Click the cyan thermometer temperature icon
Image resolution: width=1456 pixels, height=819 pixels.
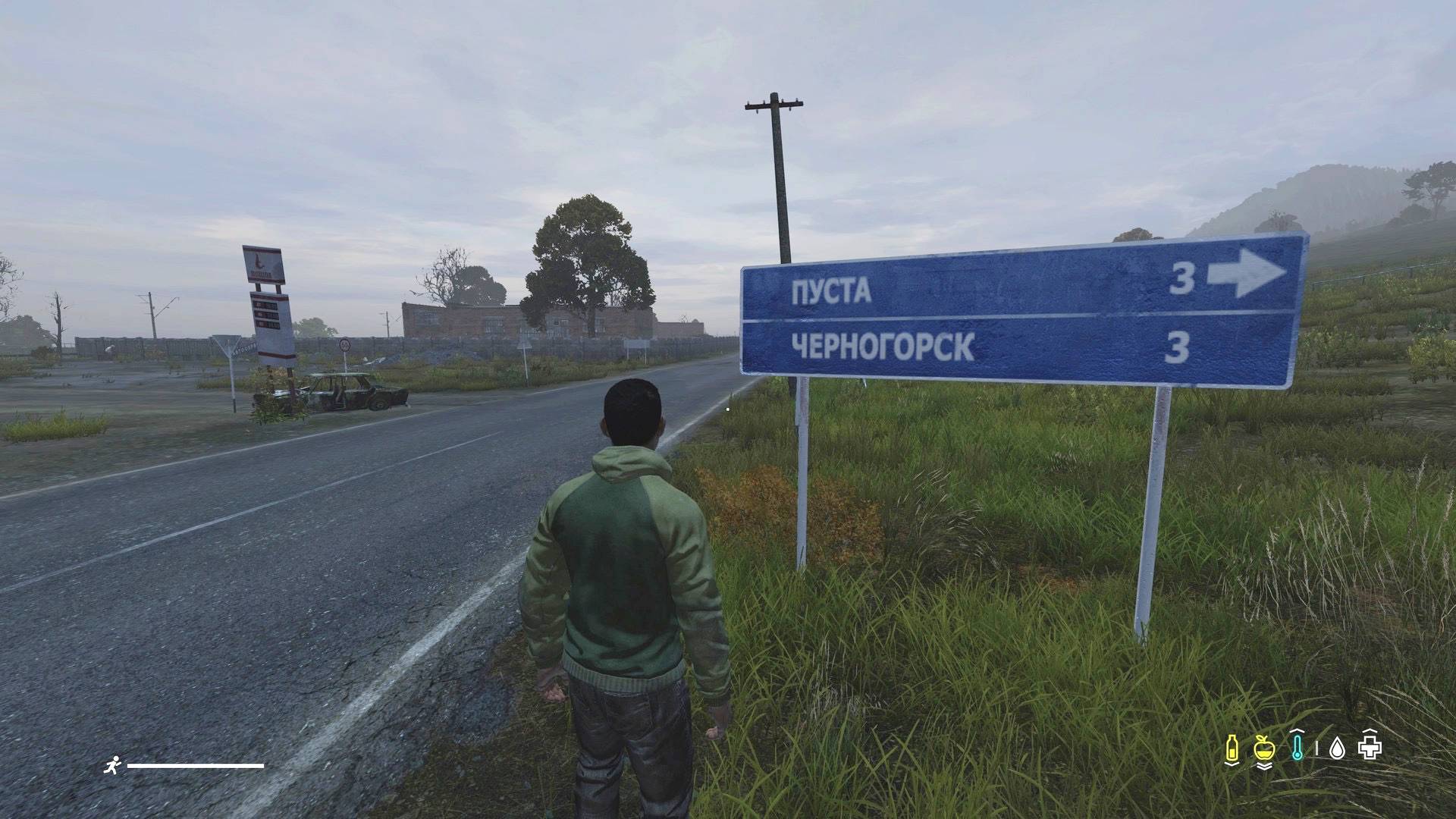1298,748
